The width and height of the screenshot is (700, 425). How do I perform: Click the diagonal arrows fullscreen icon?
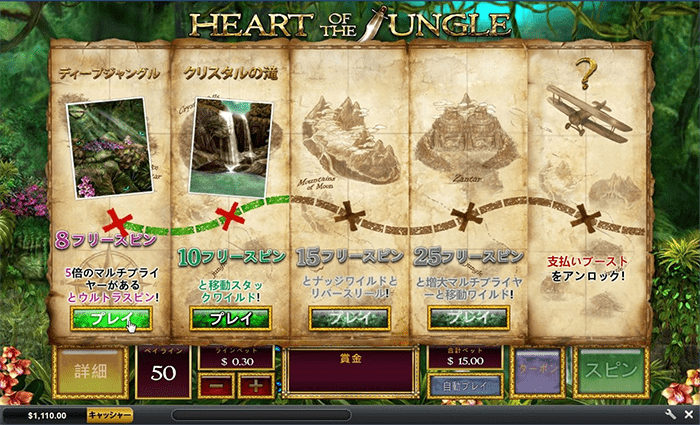click(x=687, y=414)
